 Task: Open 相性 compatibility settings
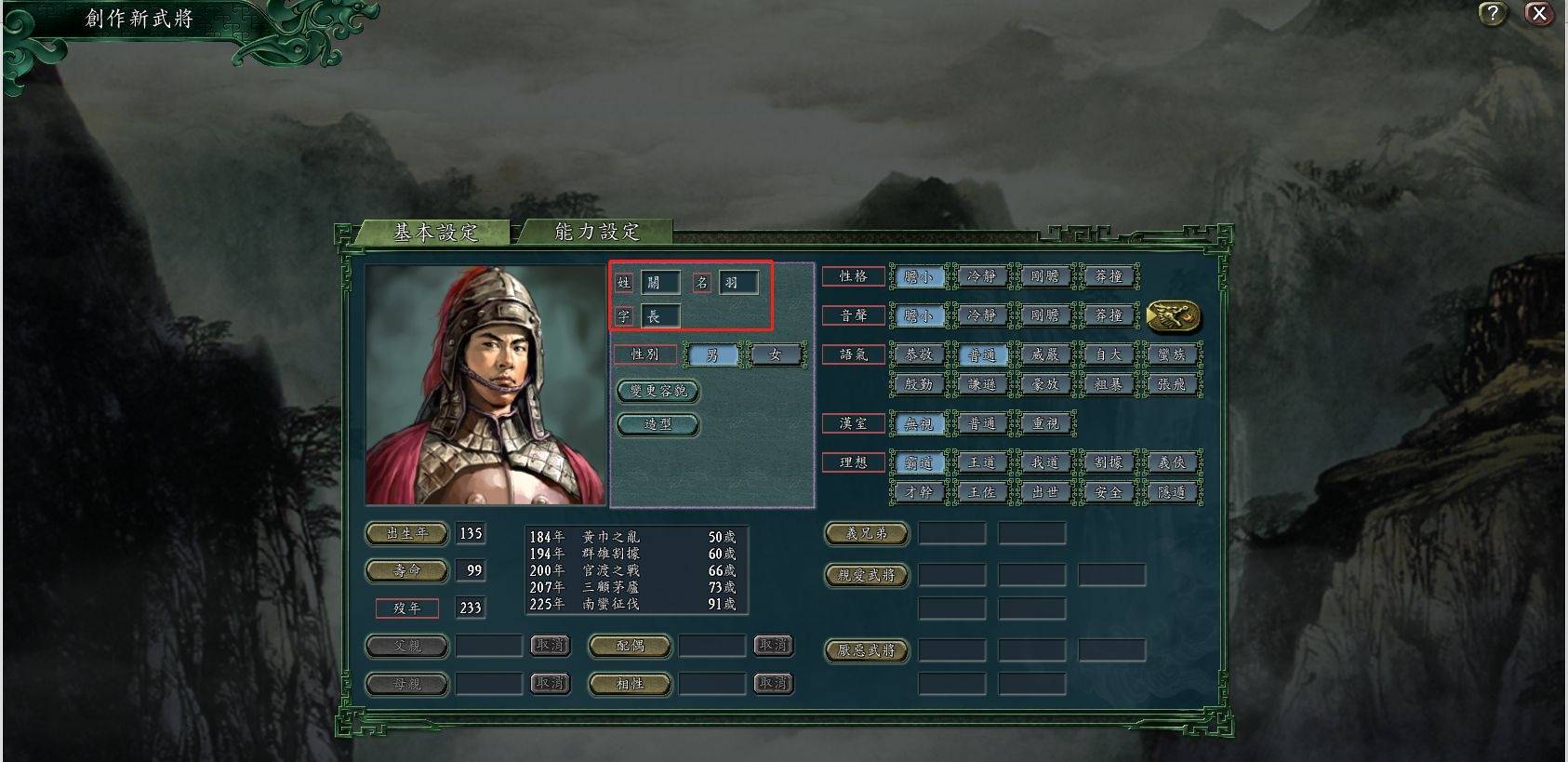(630, 684)
